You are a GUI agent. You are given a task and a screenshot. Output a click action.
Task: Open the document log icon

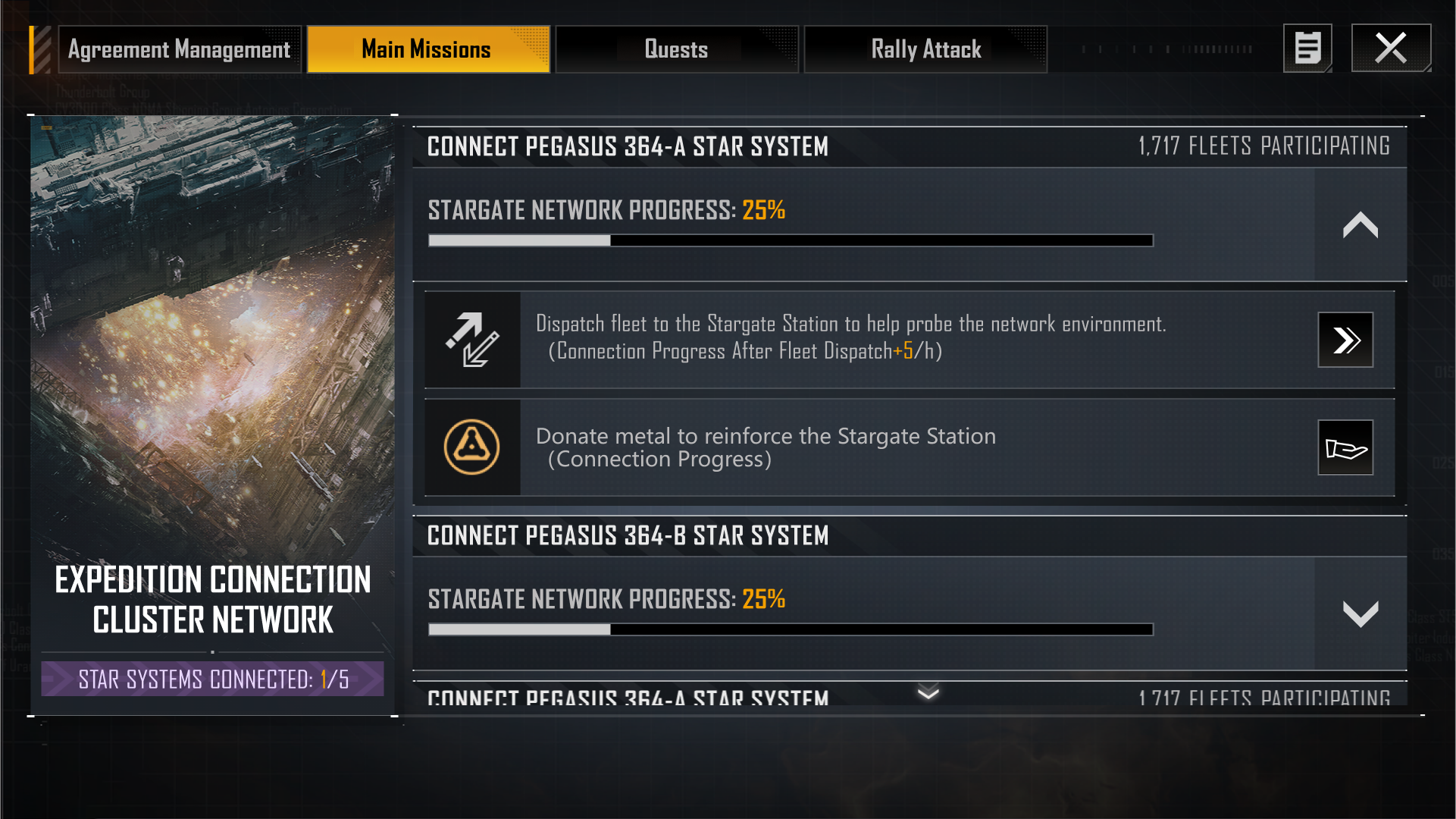click(1307, 49)
